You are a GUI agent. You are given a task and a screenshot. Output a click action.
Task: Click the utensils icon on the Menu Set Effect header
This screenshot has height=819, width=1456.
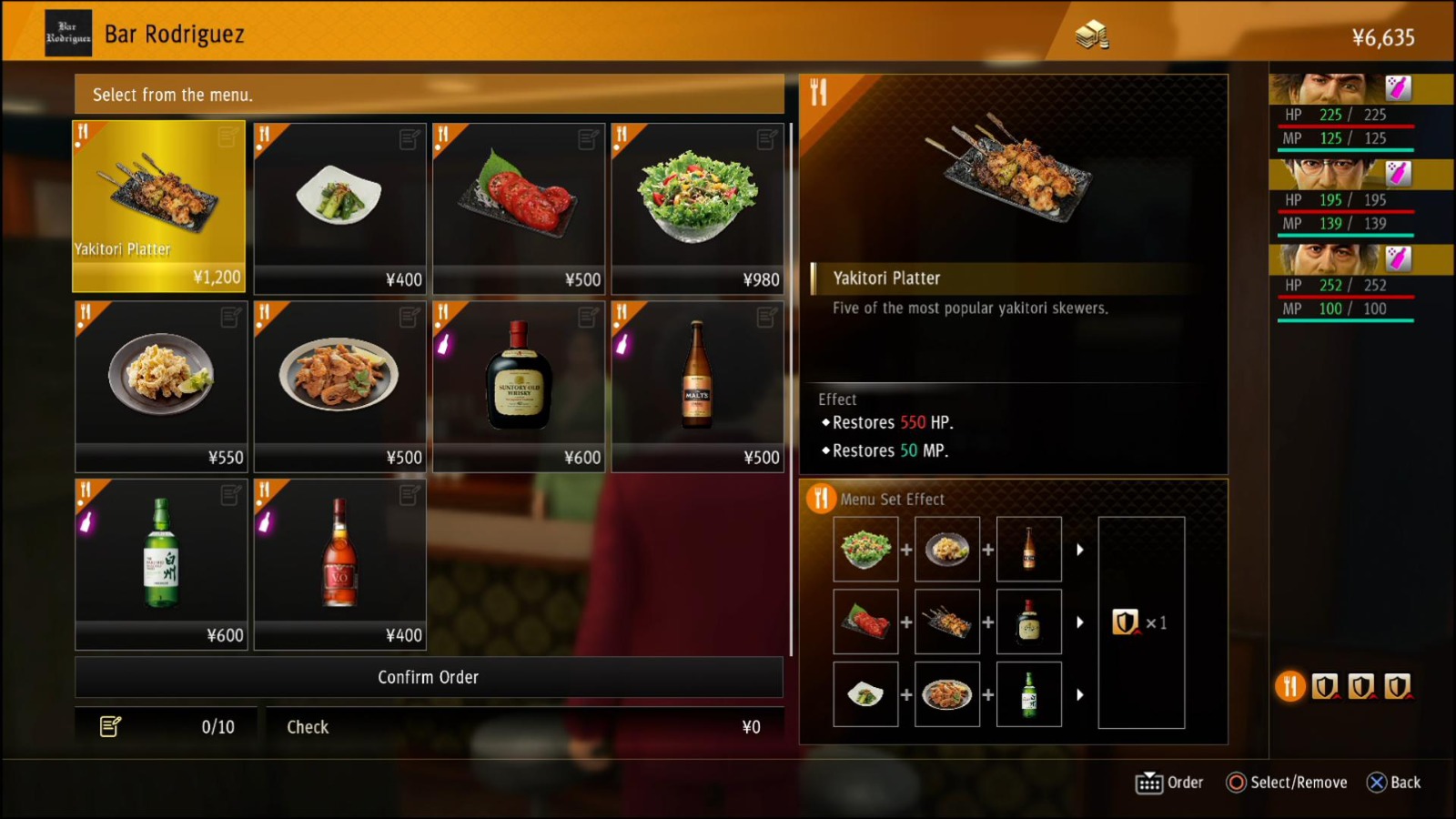[820, 499]
